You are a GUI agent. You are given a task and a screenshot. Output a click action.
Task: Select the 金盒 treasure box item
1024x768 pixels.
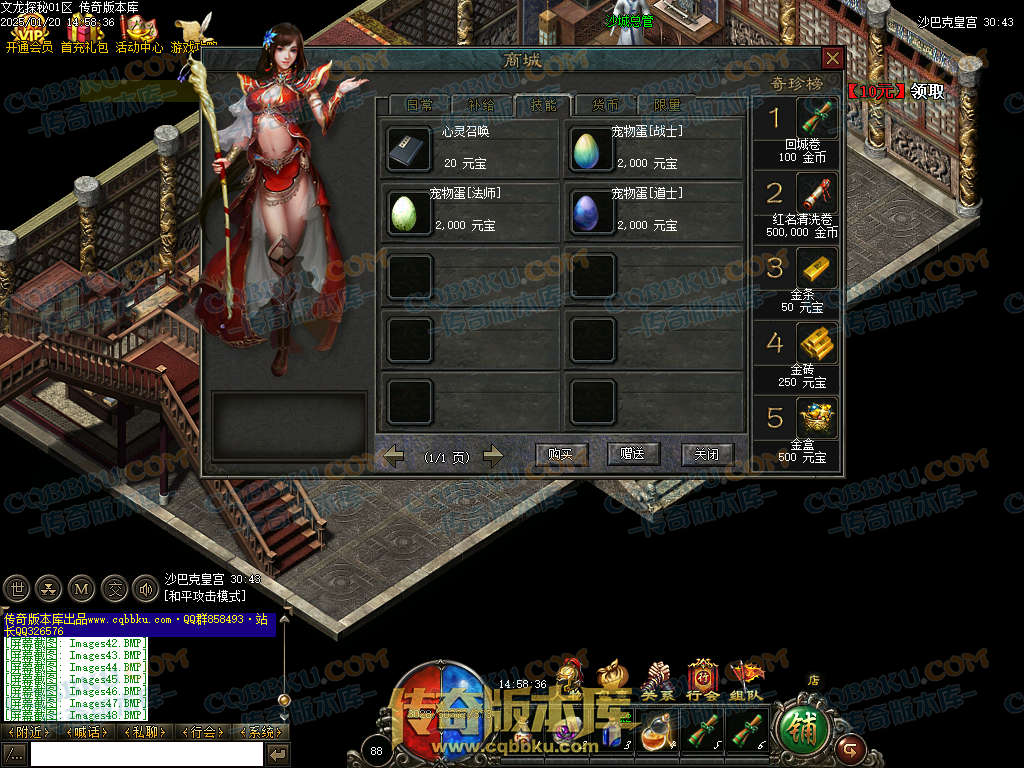[817, 418]
